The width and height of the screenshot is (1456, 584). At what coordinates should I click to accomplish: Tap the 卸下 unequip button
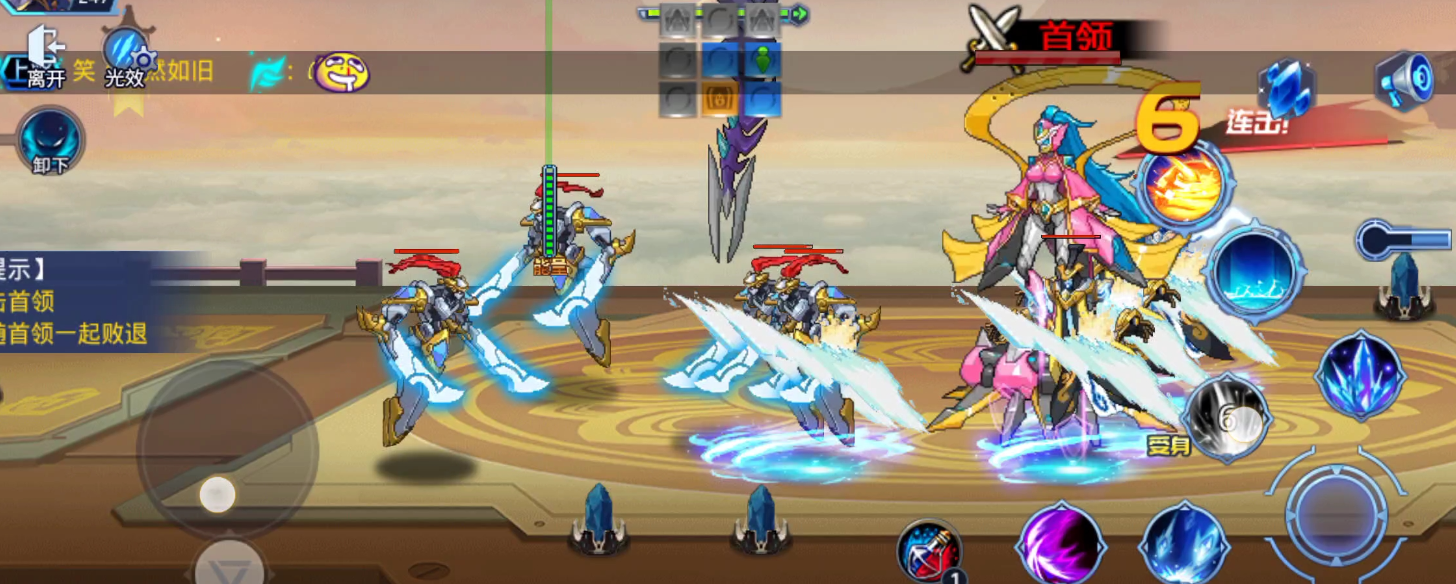click(50, 140)
